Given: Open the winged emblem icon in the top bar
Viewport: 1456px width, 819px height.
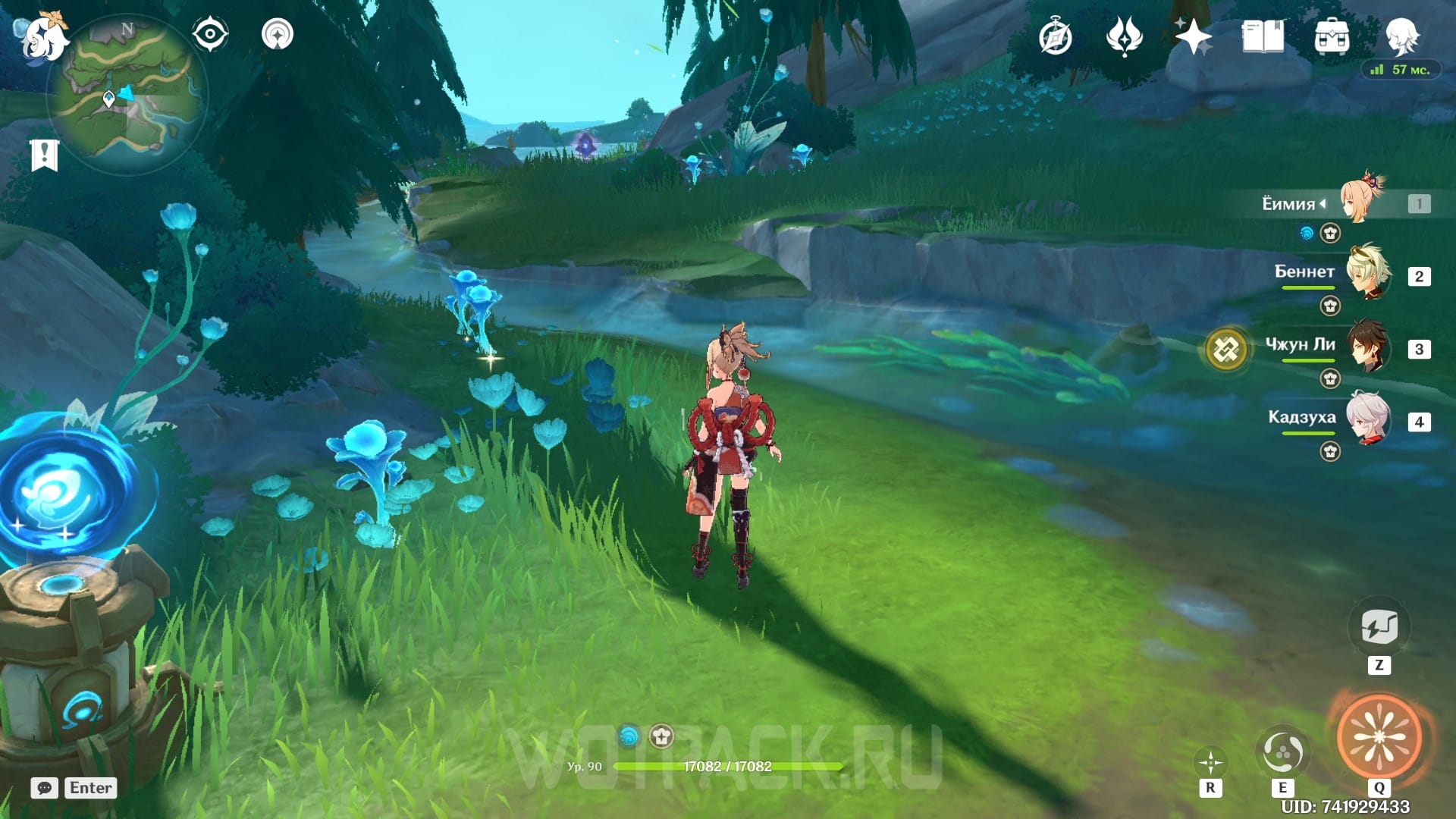Looking at the screenshot, I should point(1124,37).
